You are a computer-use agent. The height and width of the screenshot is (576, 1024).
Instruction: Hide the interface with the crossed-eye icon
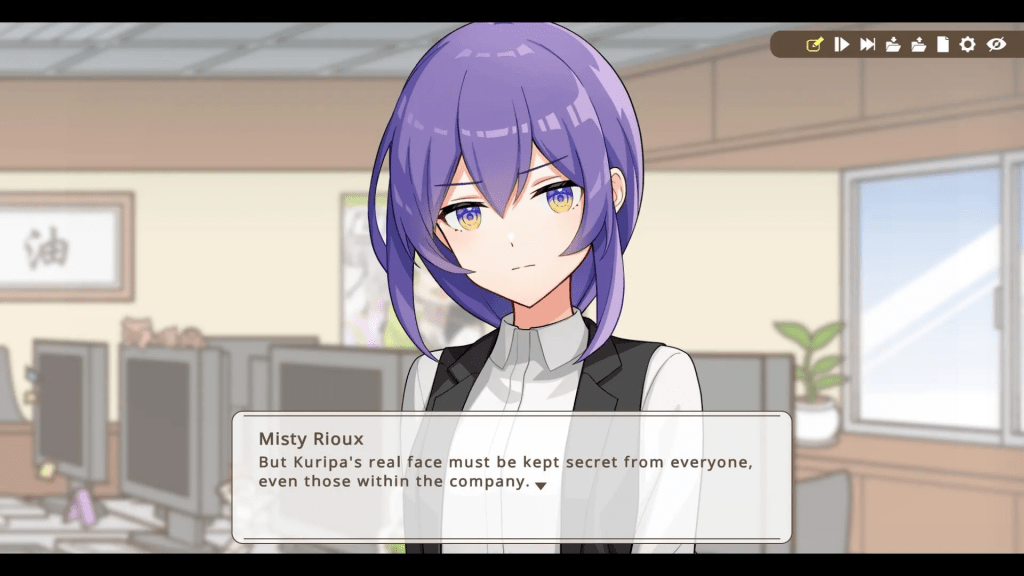pyautogui.click(x=995, y=44)
